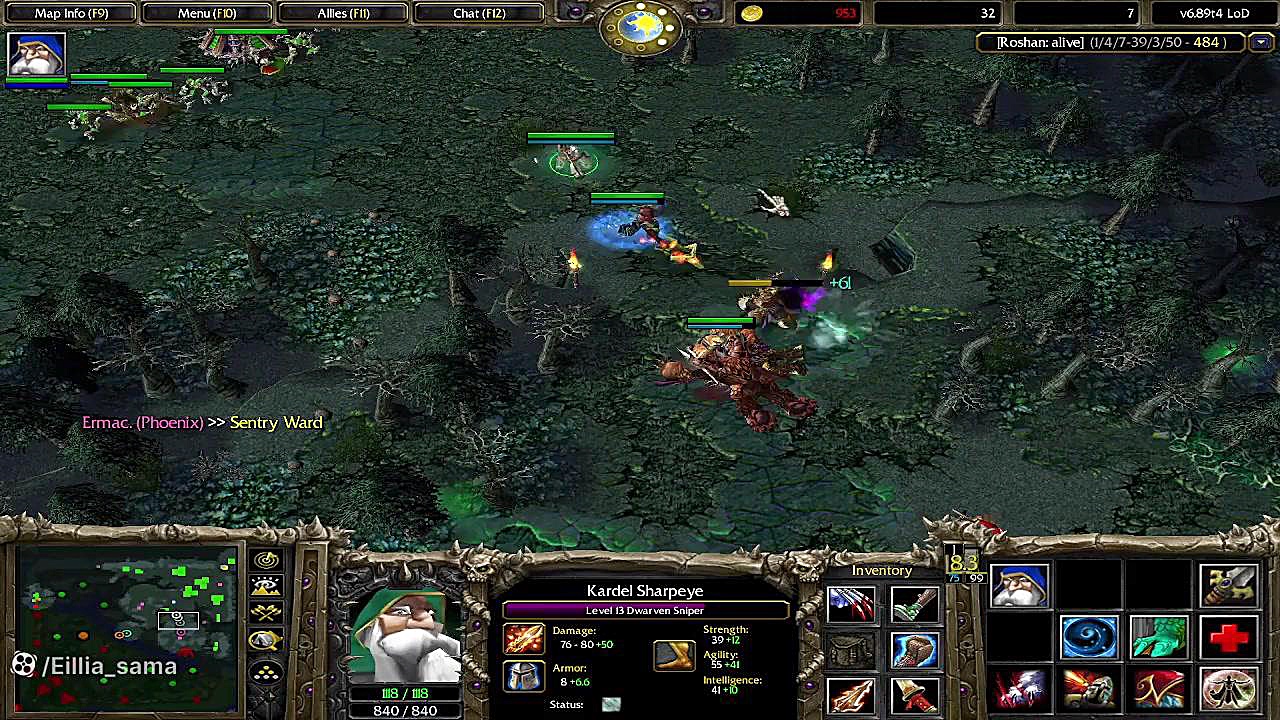Select the claws item in inventory
Viewport: 1280px width, 720px height.
851,604
